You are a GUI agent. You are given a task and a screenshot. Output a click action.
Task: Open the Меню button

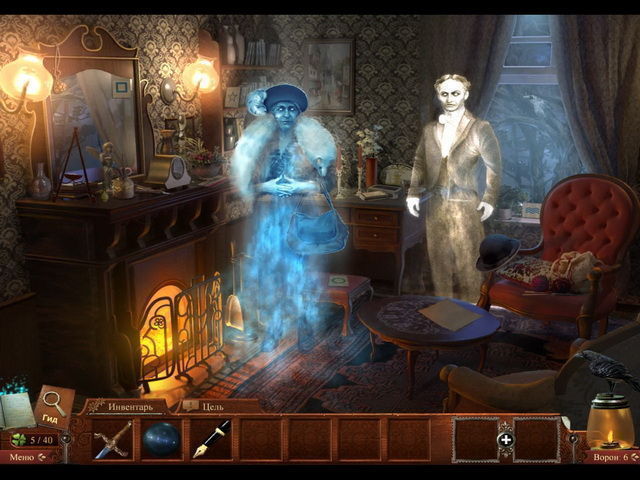[x=22, y=457]
